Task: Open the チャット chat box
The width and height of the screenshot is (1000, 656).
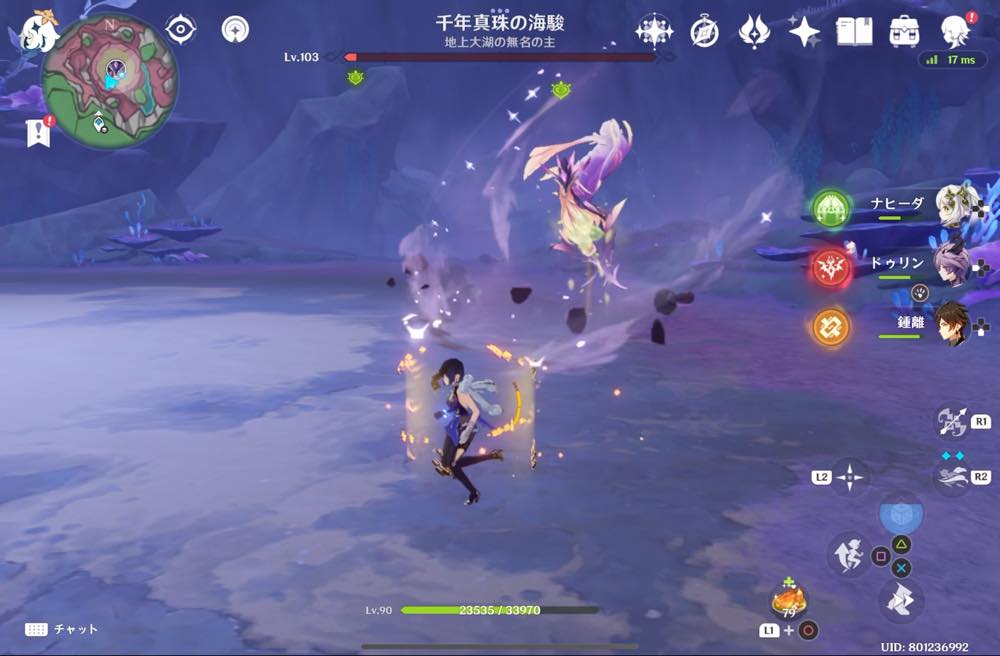Action: click(62, 629)
